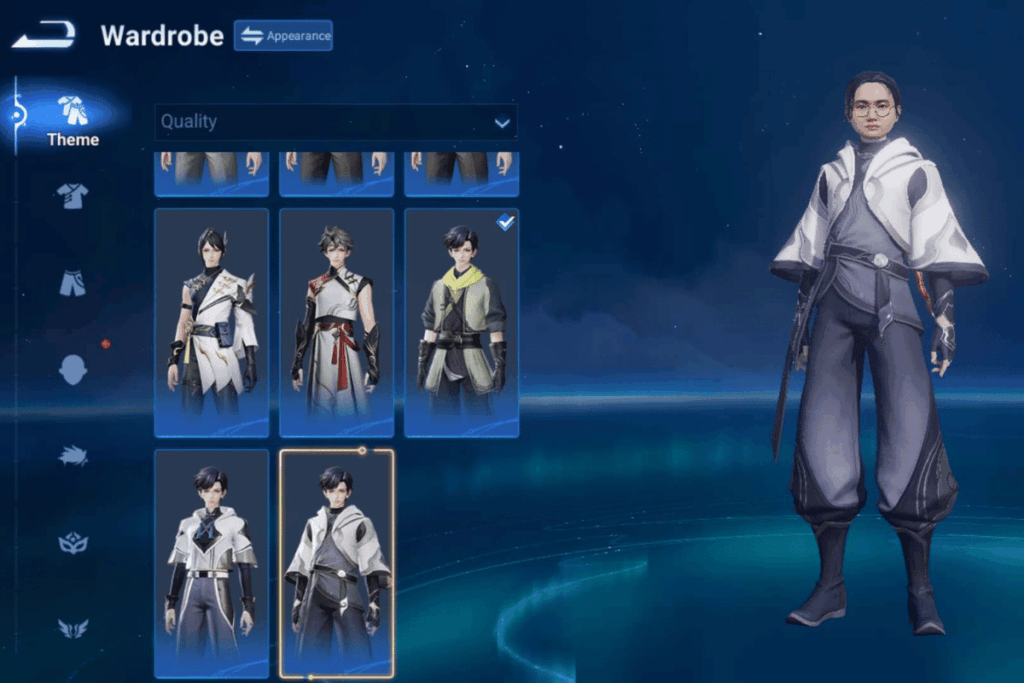Image resolution: width=1024 pixels, height=683 pixels.
Task: Select the green outfit with yellow scarf
Action: point(461,322)
